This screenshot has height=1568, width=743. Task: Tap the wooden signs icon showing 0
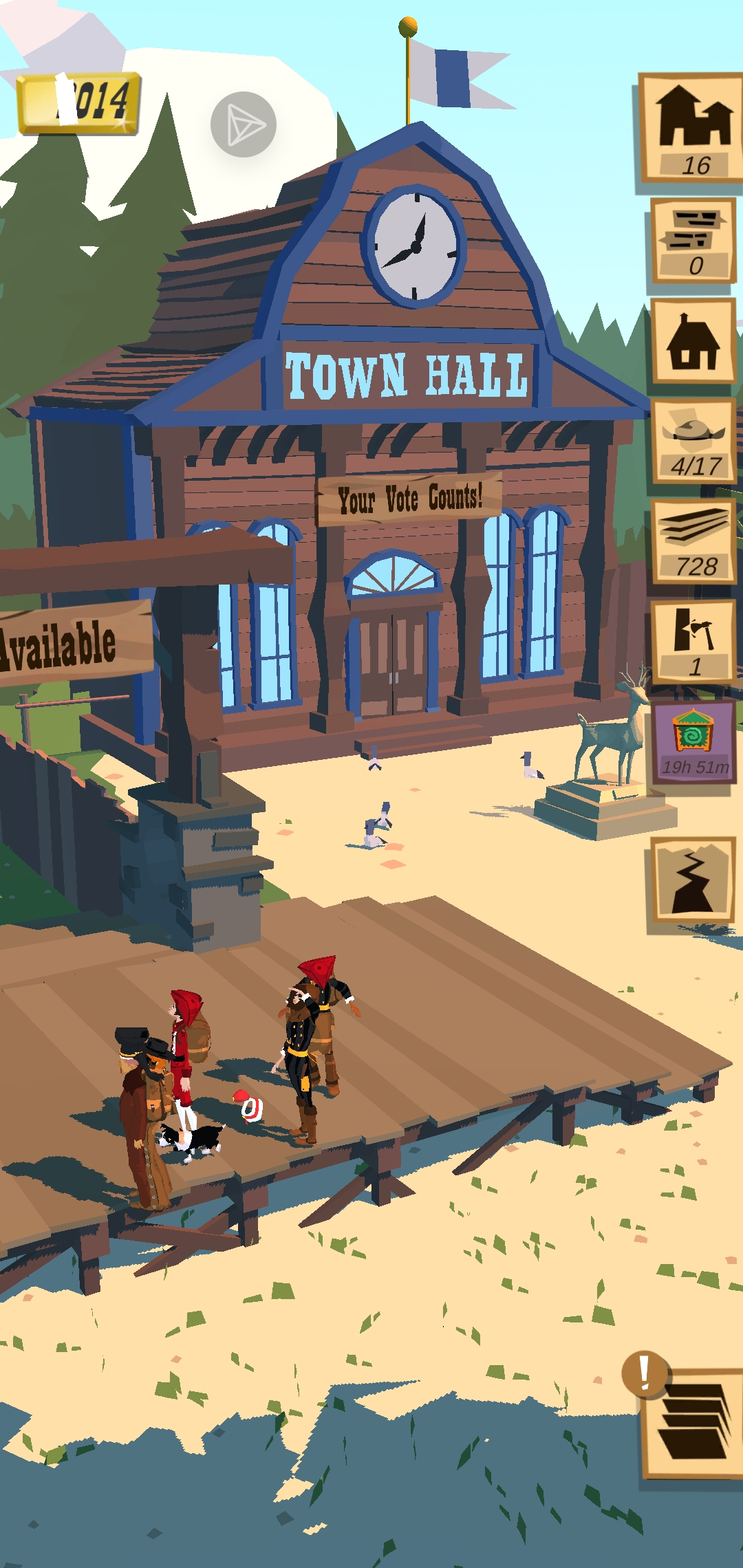[x=693, y=240]
